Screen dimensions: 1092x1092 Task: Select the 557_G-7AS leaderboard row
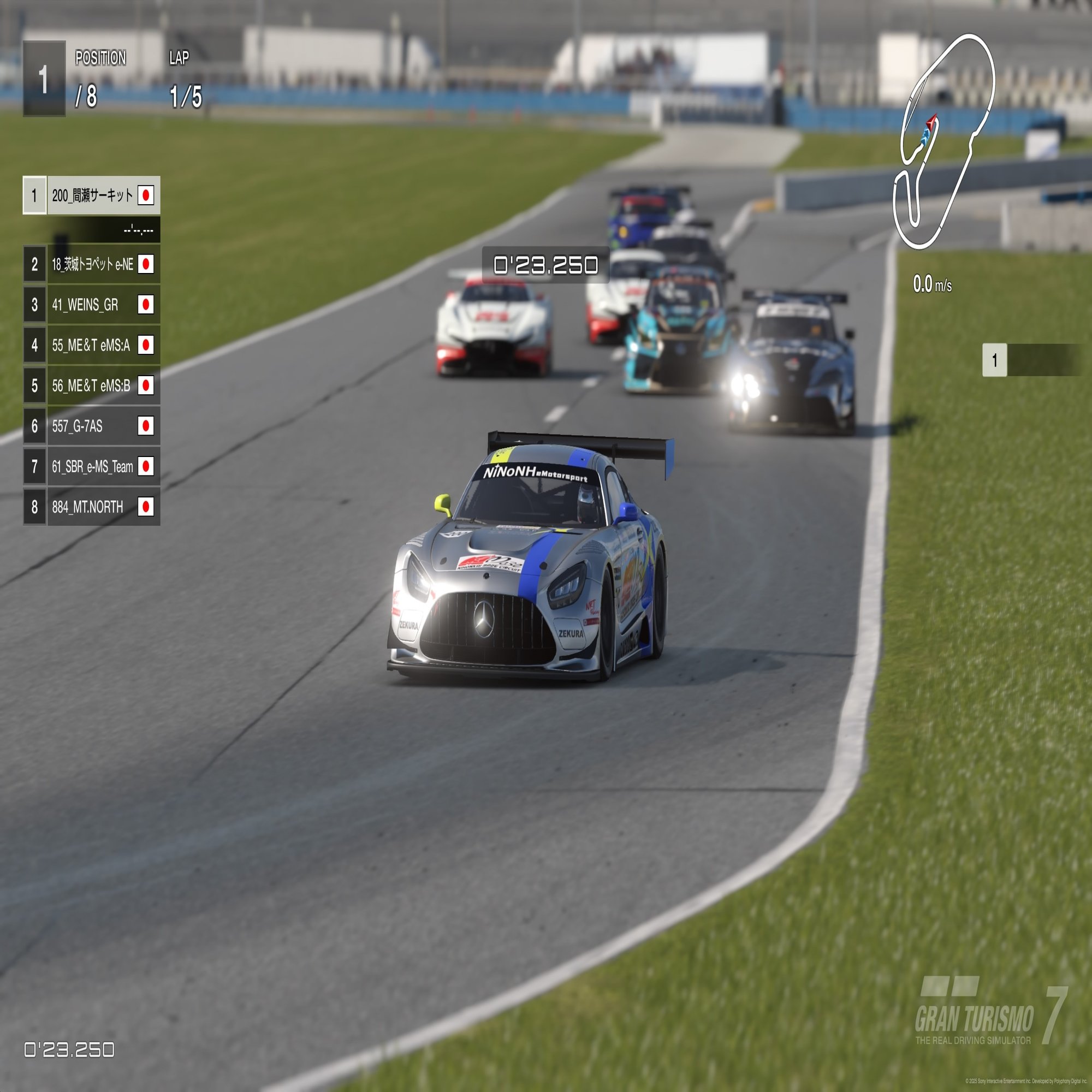pos(92,426)
